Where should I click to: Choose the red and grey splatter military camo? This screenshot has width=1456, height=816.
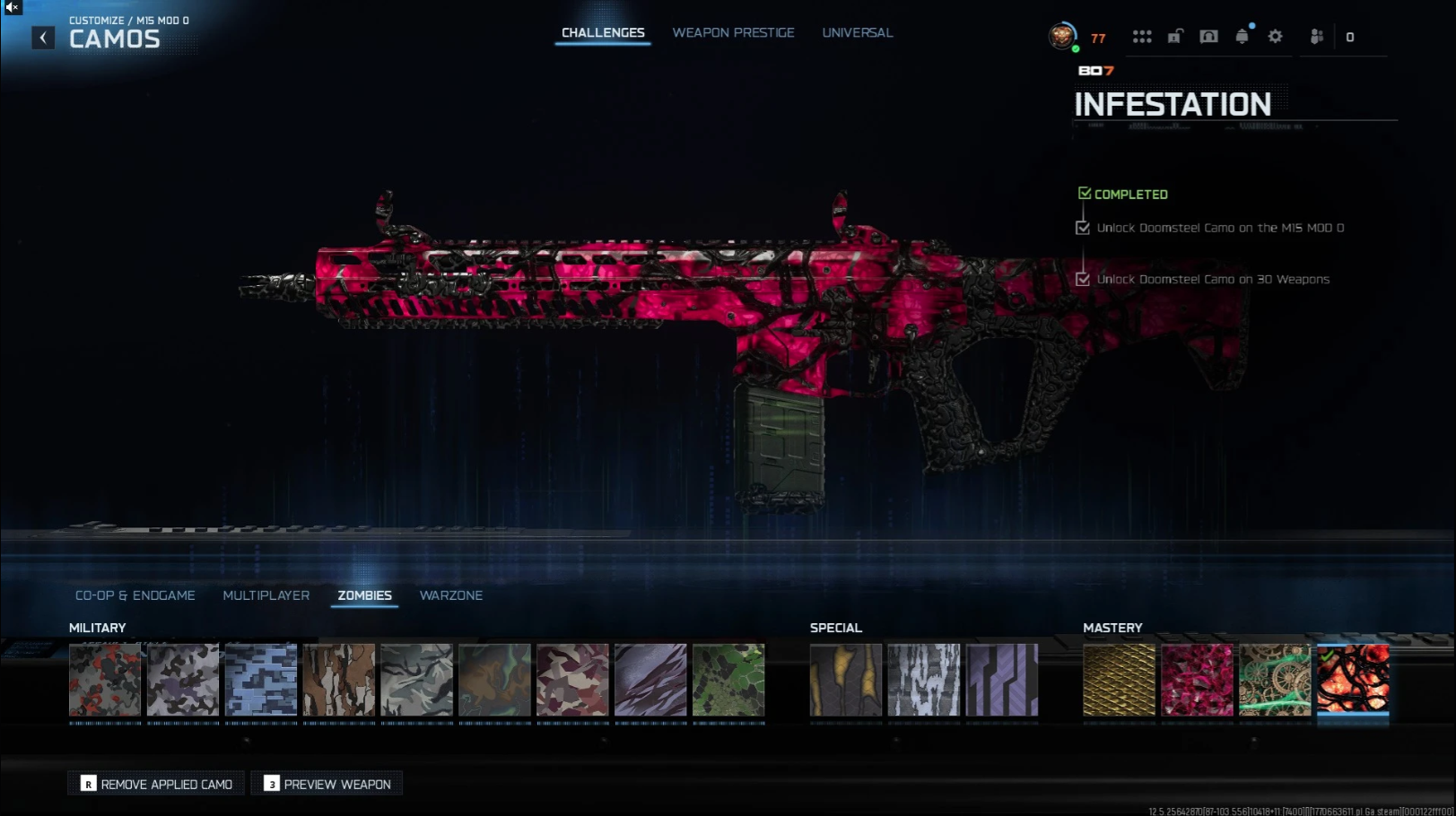(105, 680)
